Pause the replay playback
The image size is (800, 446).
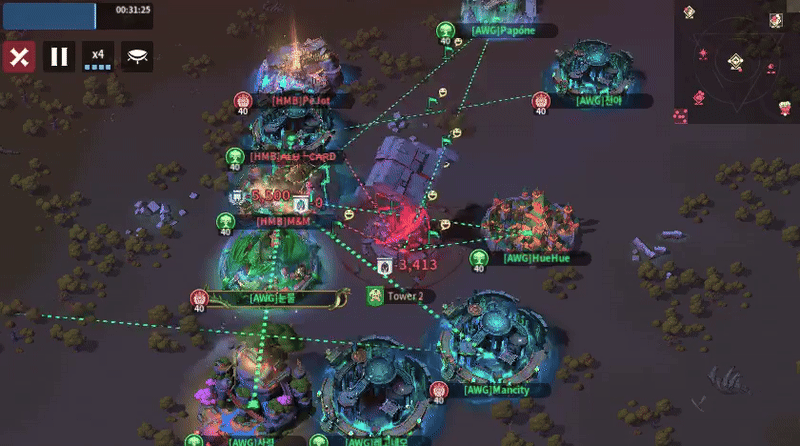tap(59, 56)
